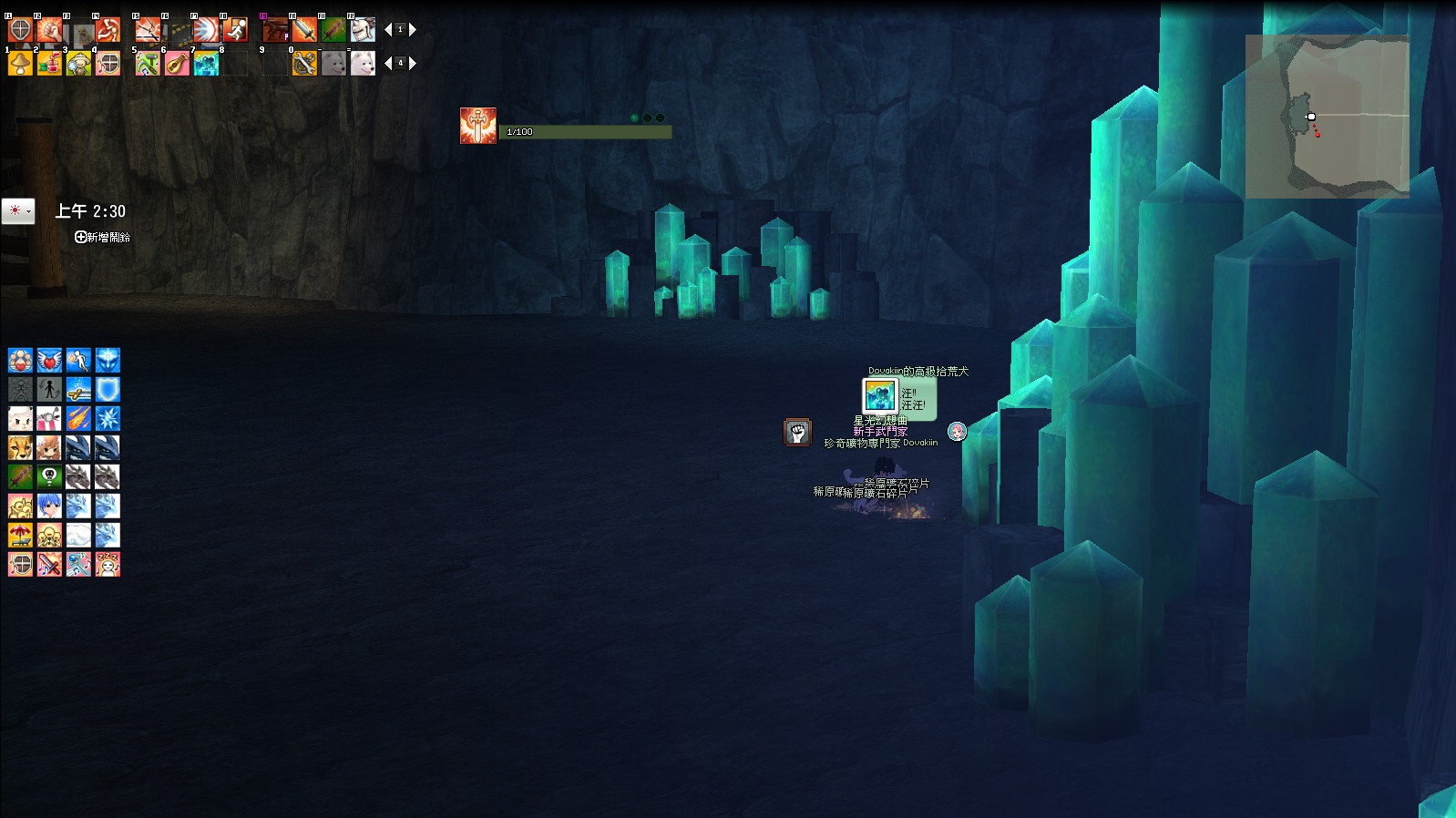
Task: Activate the blue shield skill icon
Action: click(x=108, y=390)
